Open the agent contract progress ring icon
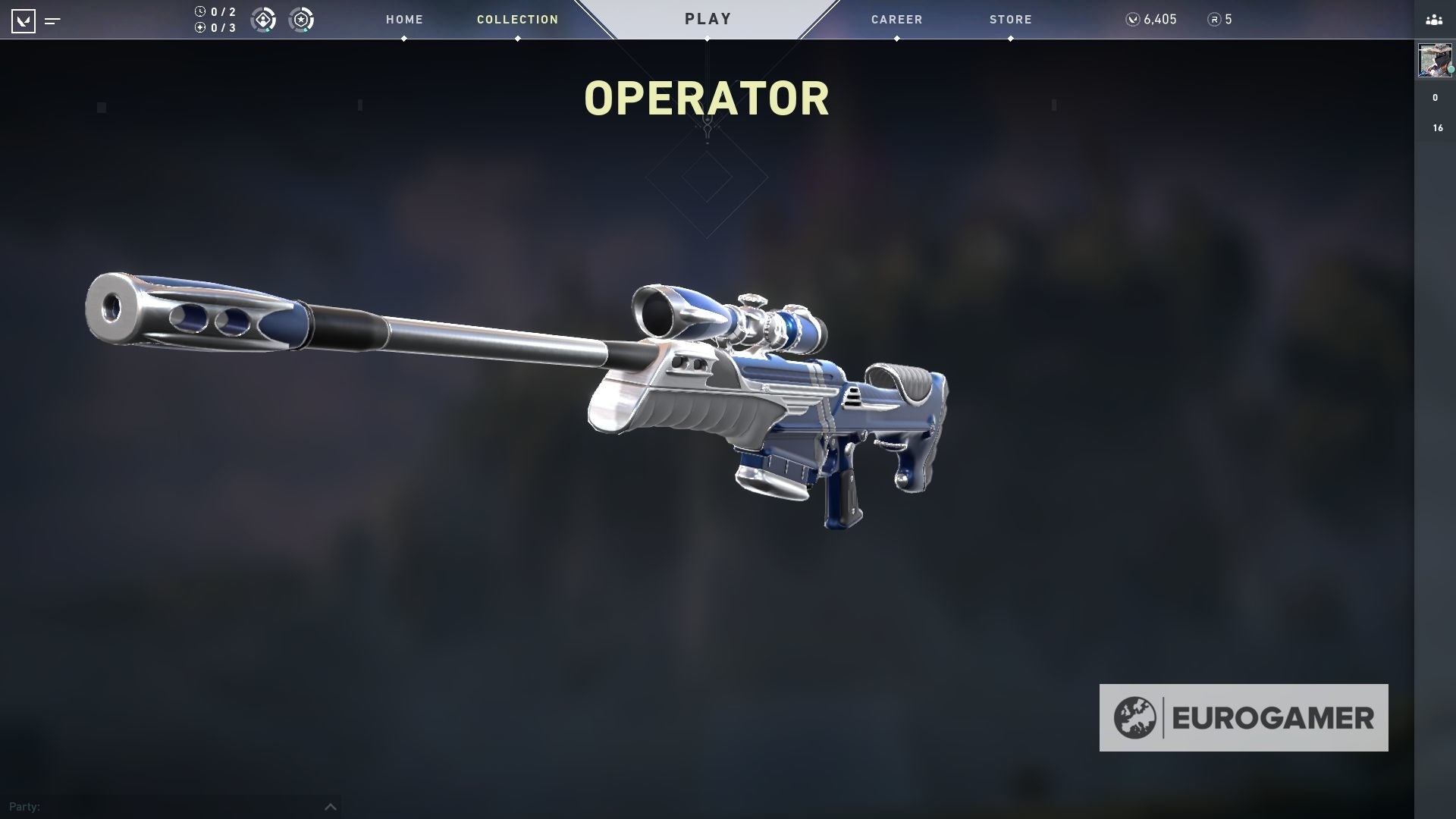1456x819 pixels. point(264,20)
